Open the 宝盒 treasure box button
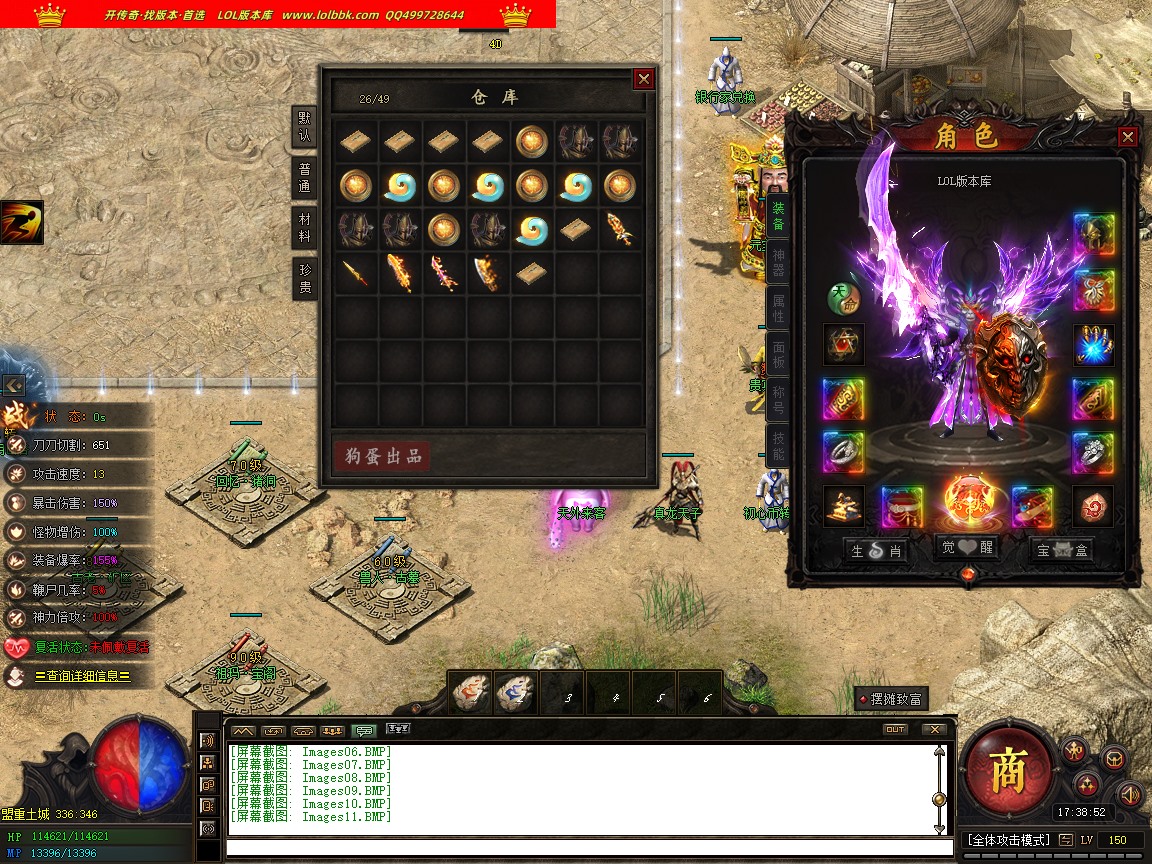This screenshot has height=864, width=1152. (1063, 551)
